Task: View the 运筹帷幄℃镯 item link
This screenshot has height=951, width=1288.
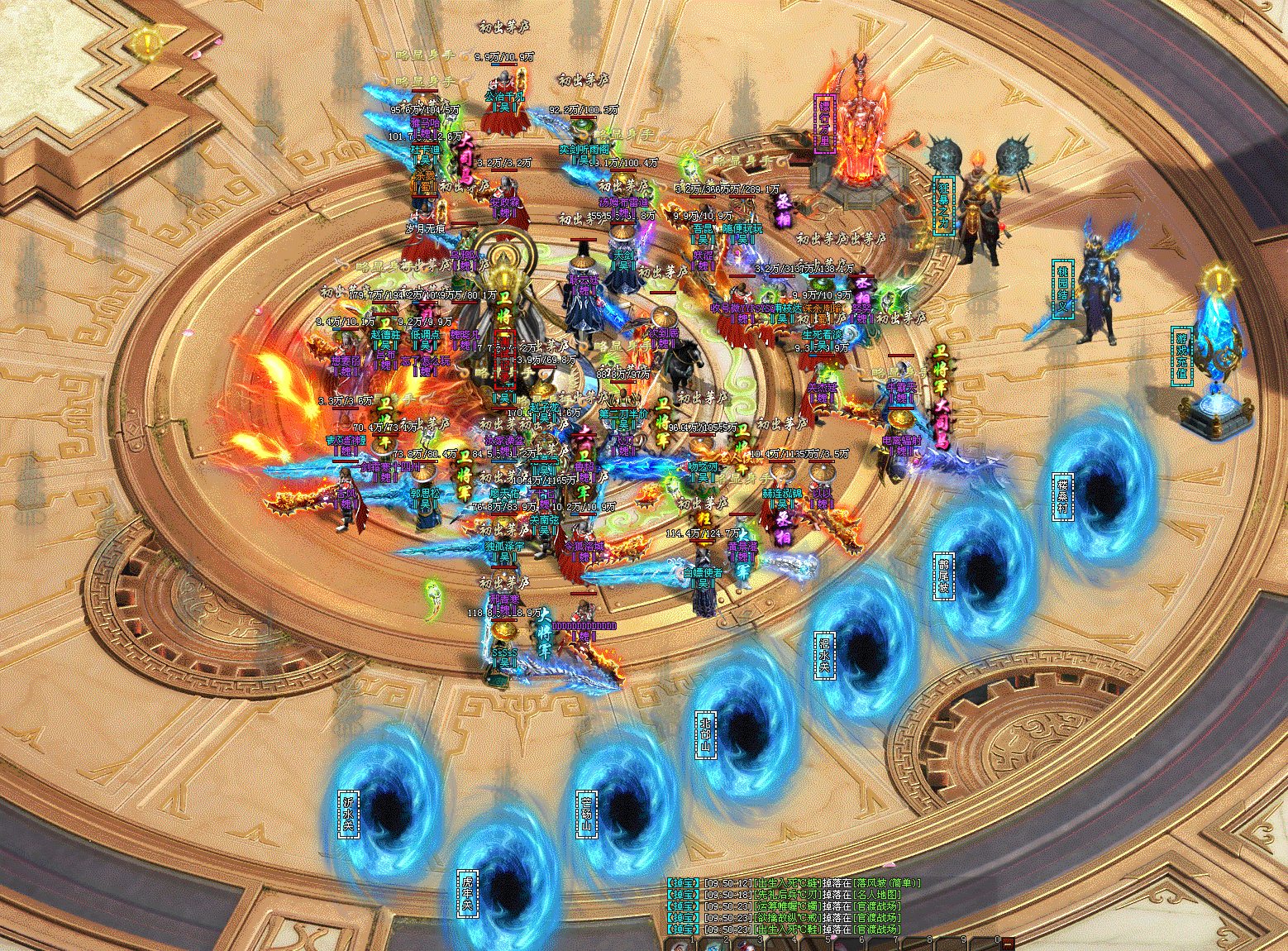Action: pos(789,906)
